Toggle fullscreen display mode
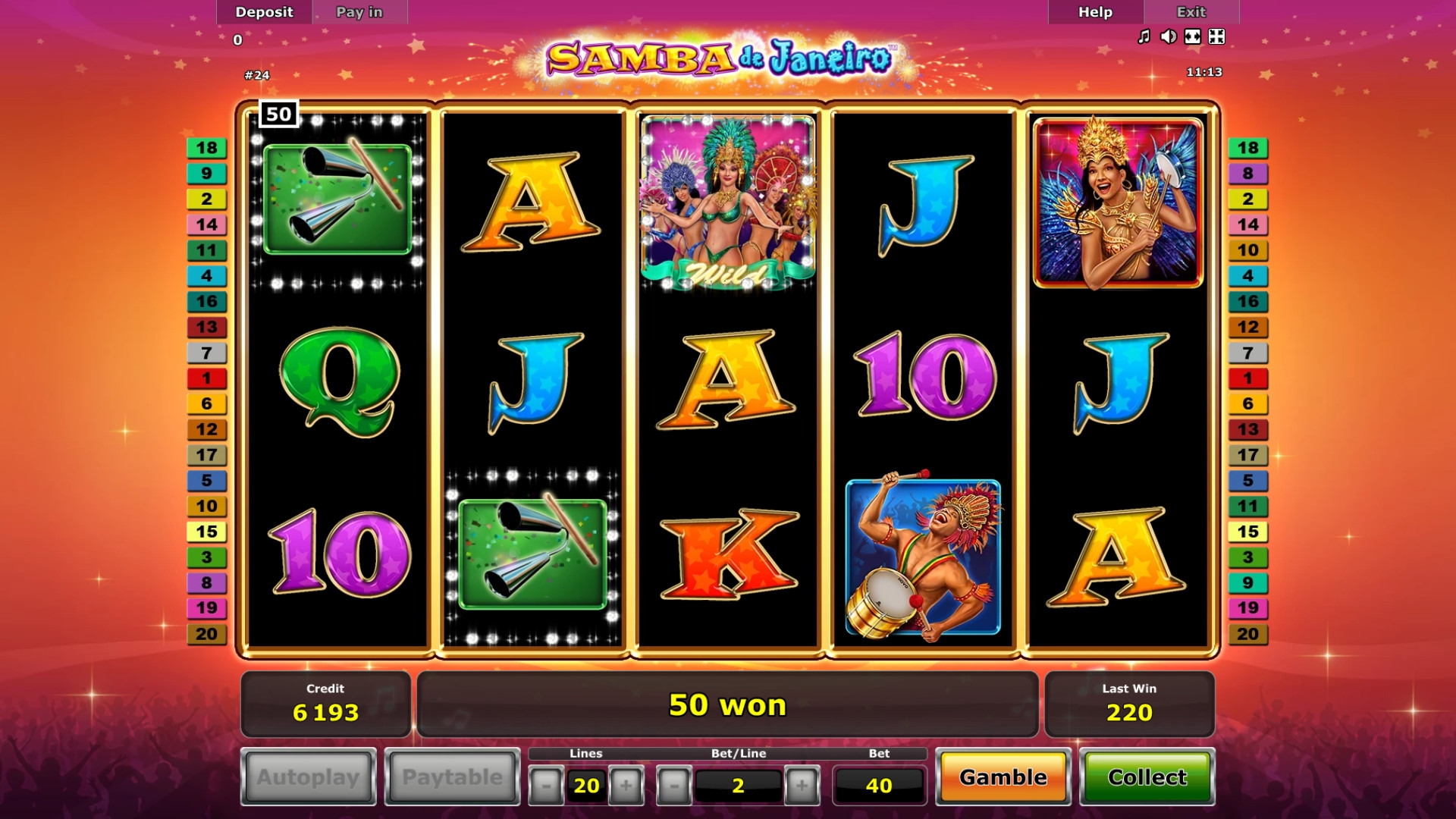This screenshot has width=1456, height=819. [x=1192, y=36]
